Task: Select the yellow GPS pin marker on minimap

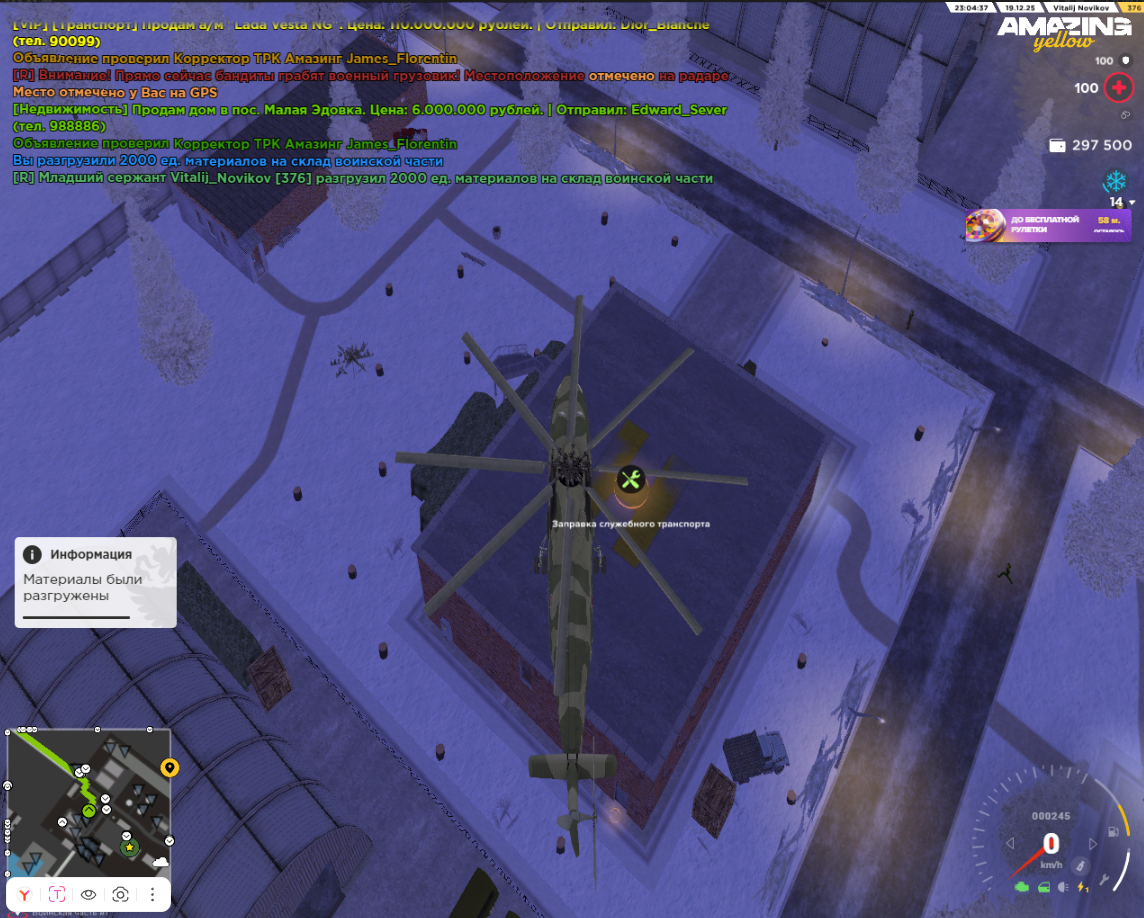Action: click(170, 768)
